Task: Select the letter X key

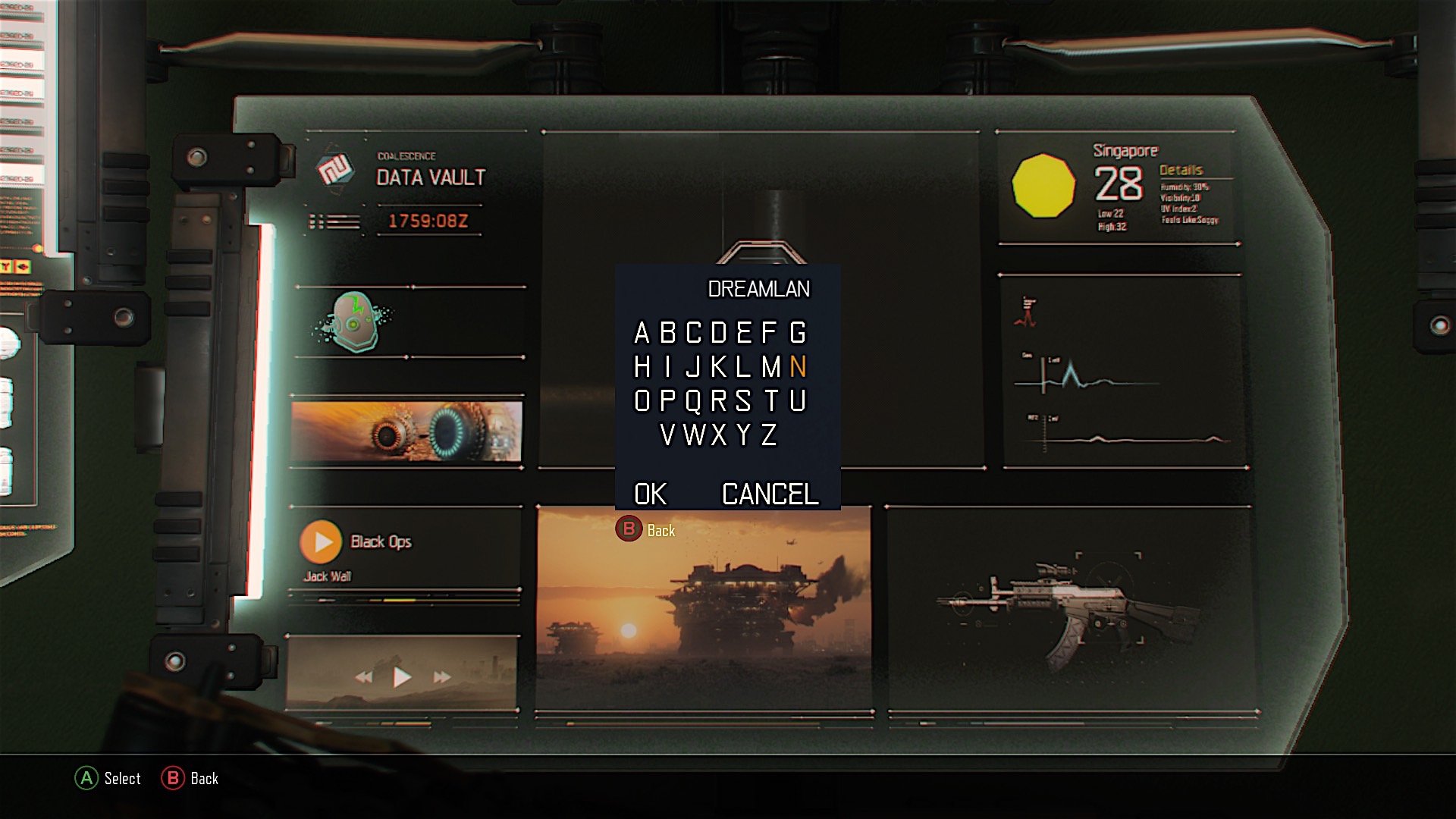Action: 719,435
